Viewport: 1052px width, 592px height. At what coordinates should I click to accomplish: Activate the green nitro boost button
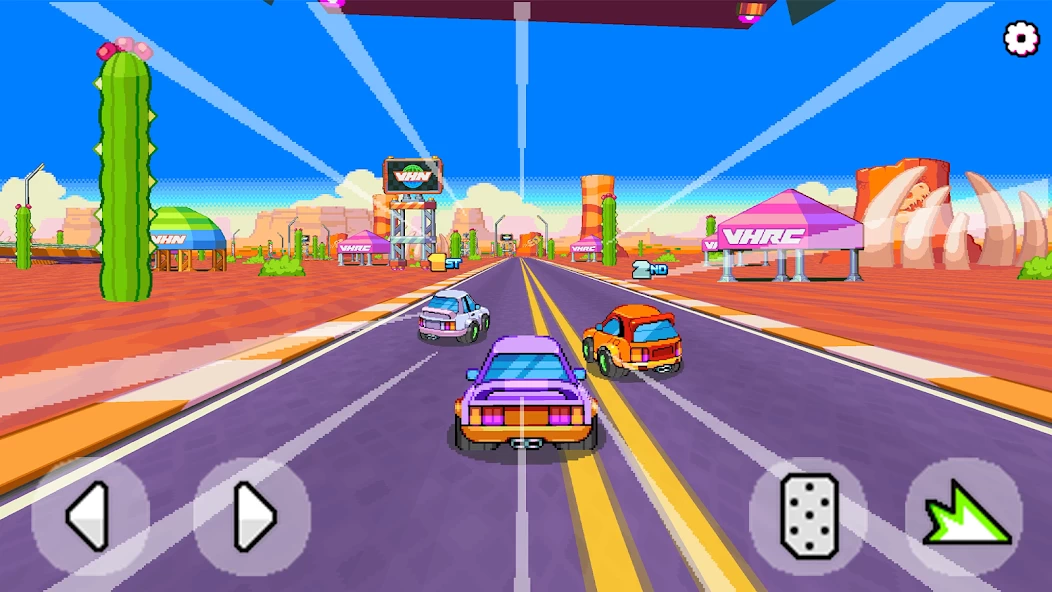click(963, 516)
